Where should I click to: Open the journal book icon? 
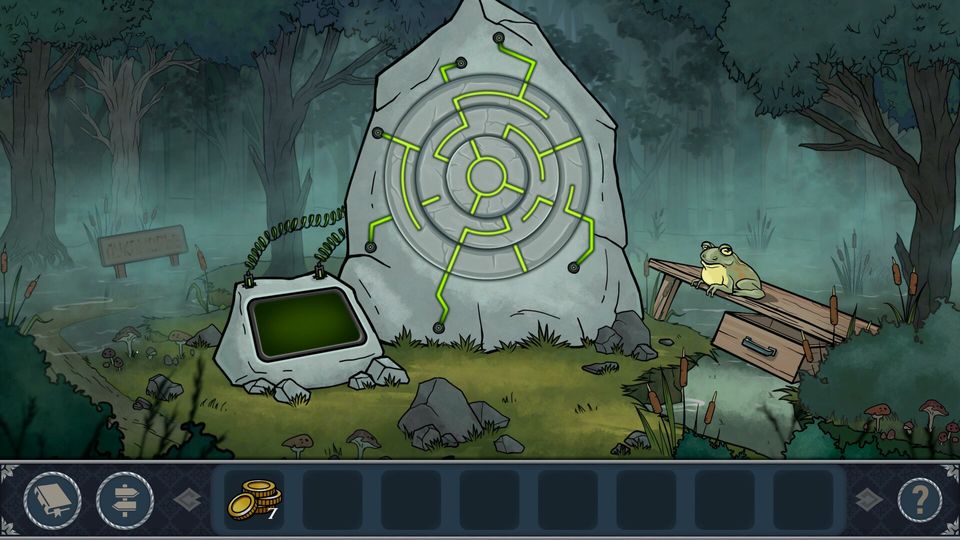tap(52, 499)
